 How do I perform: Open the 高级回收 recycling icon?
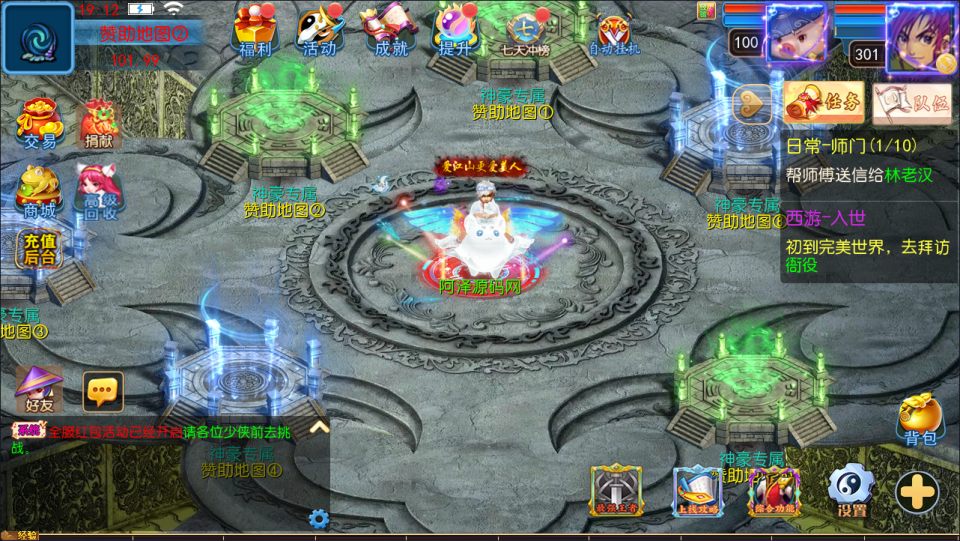[x=98, y=190]
